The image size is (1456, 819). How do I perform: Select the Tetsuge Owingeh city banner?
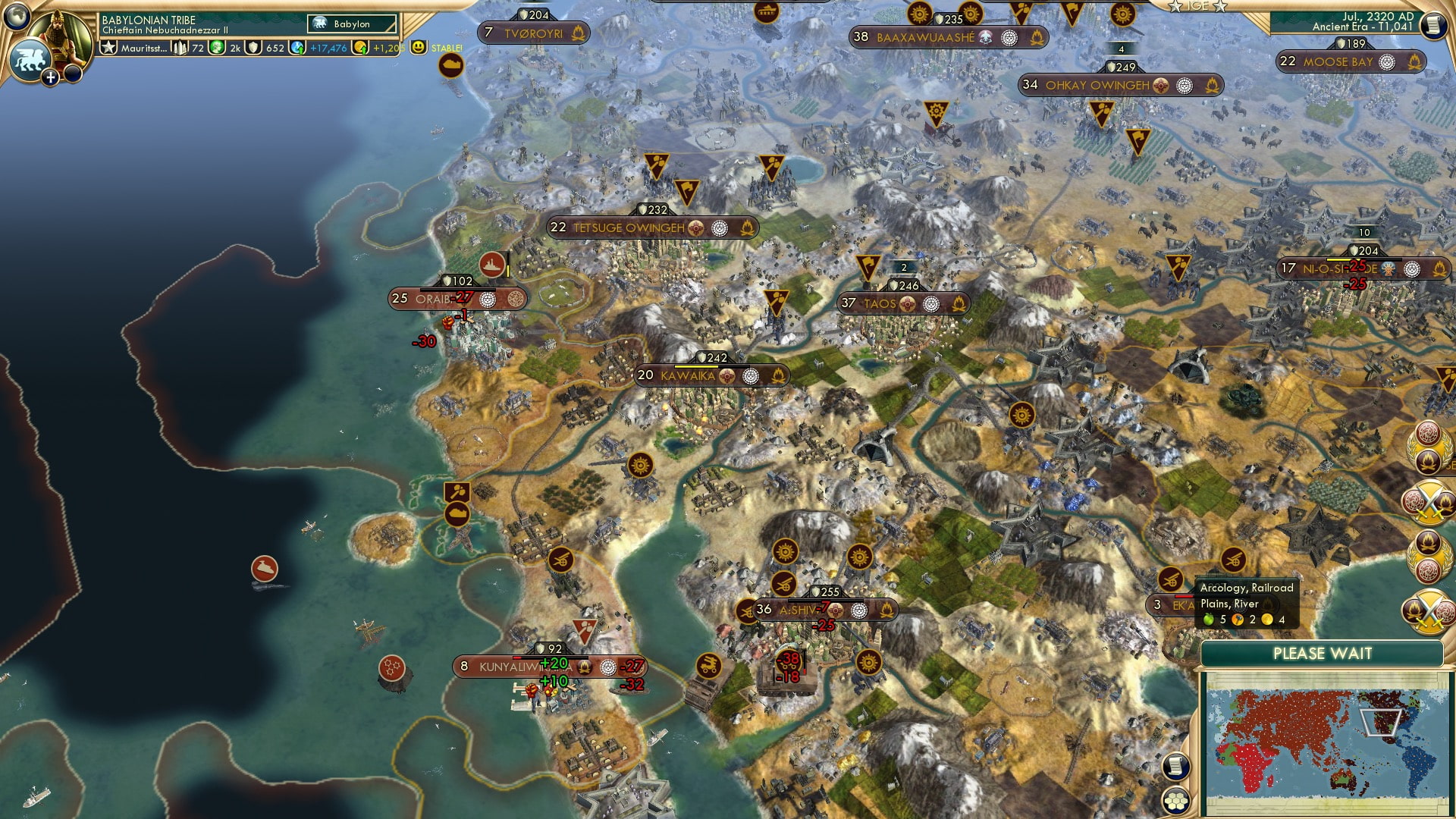(x=628, y=227)
